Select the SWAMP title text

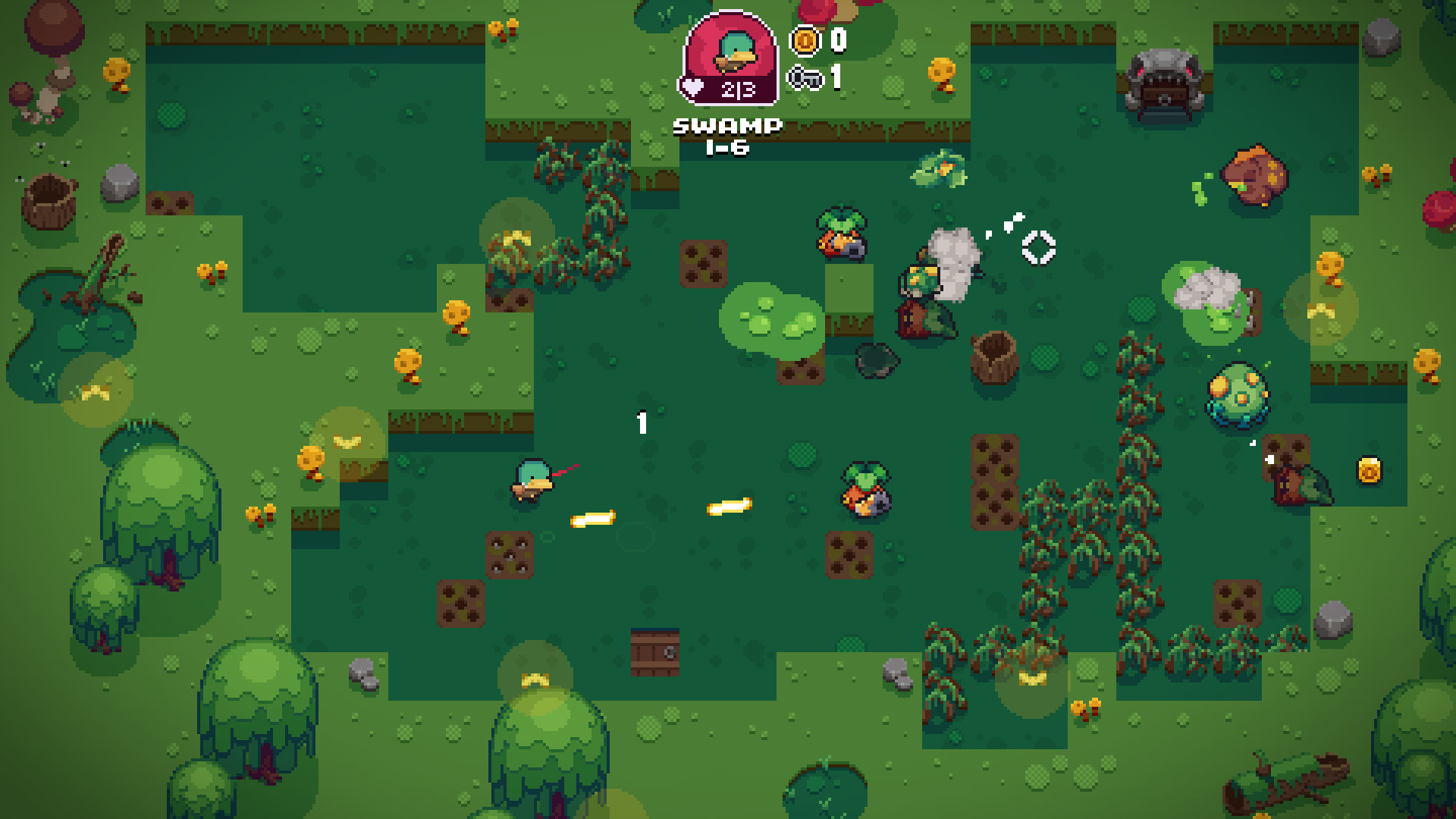(726, 125)
